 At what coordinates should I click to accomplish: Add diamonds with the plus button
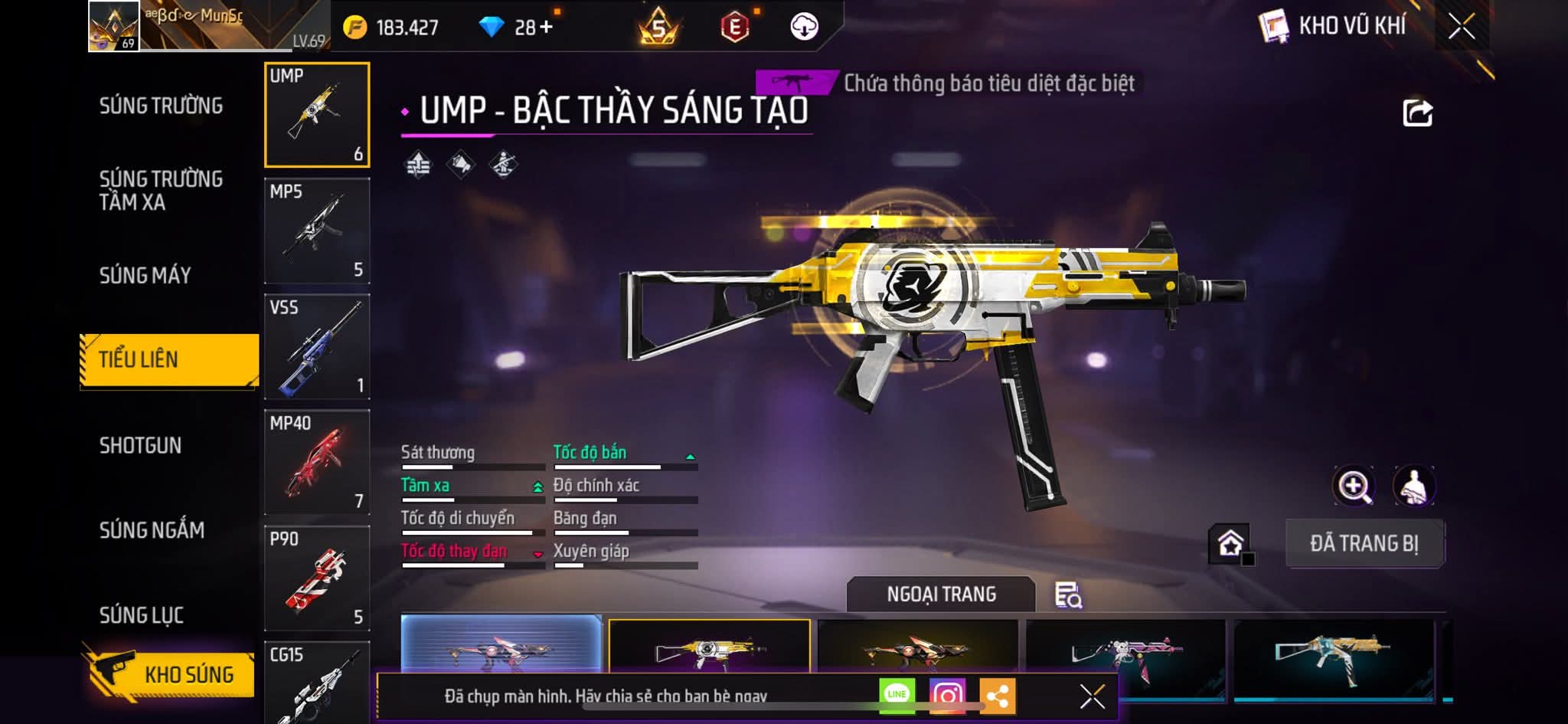pos(545,28)
